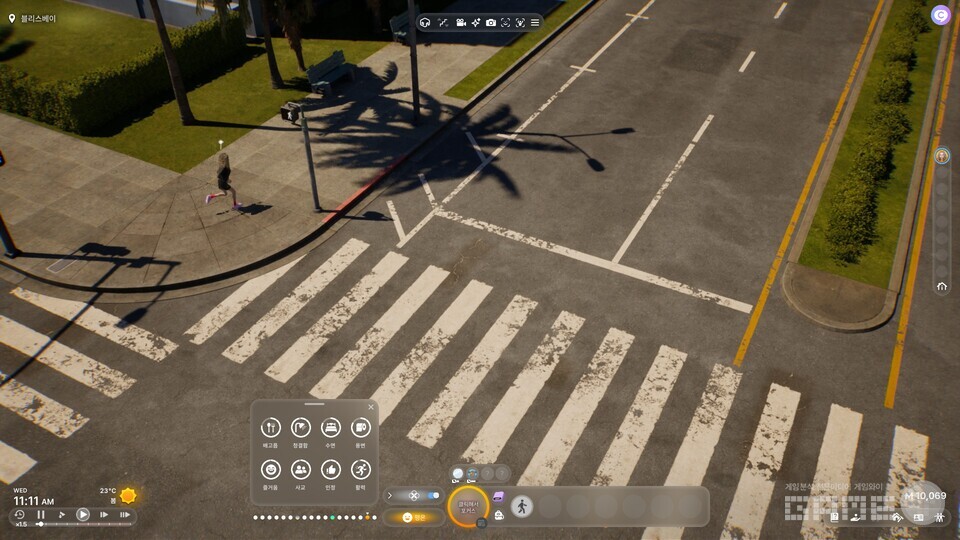Open the social need icon
The height and width of the screenshot is (540, 960).
(300, 469)
